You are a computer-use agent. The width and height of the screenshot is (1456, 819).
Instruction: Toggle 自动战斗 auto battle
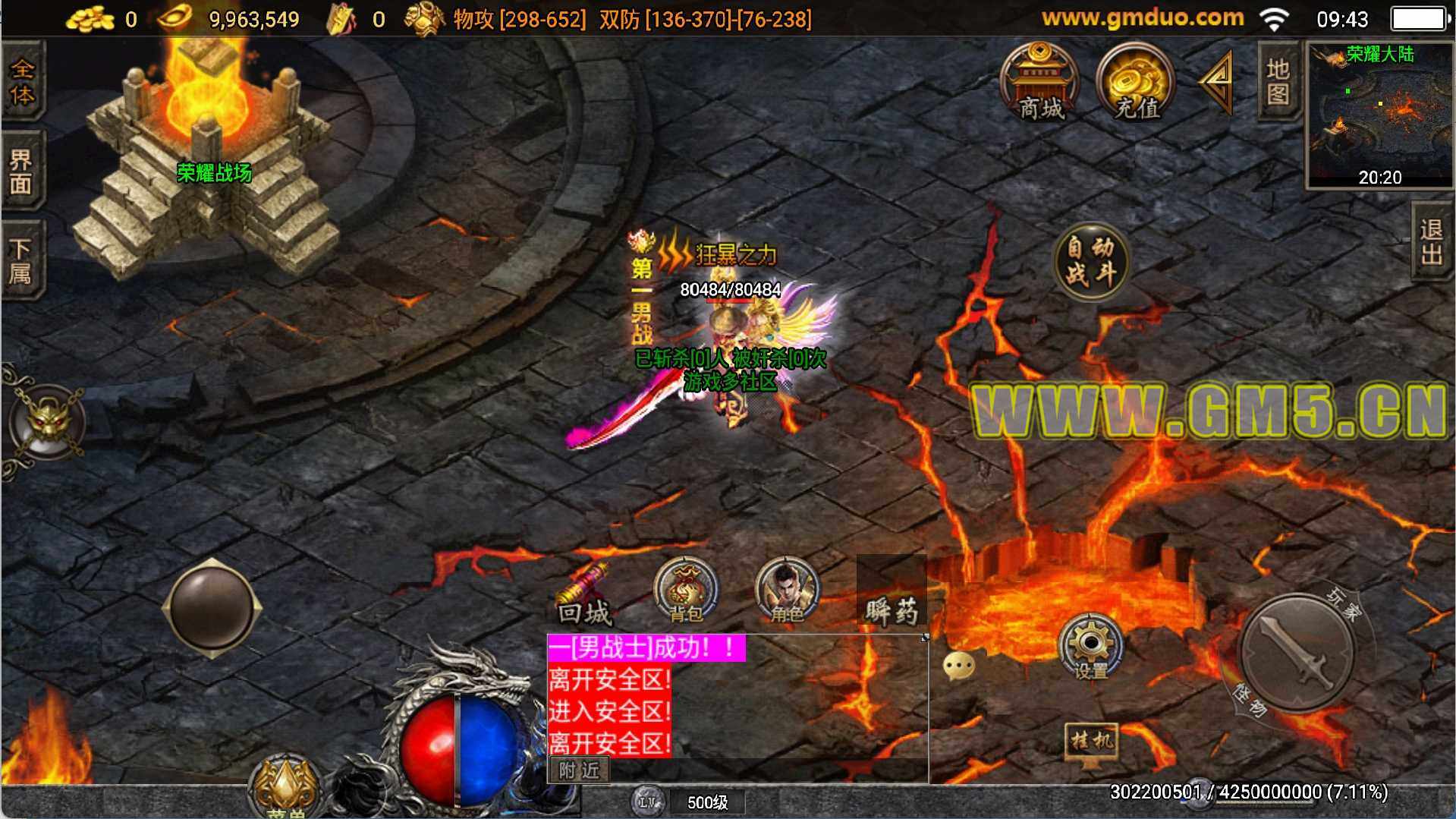pyautogui.click(x=1091, y=262)
